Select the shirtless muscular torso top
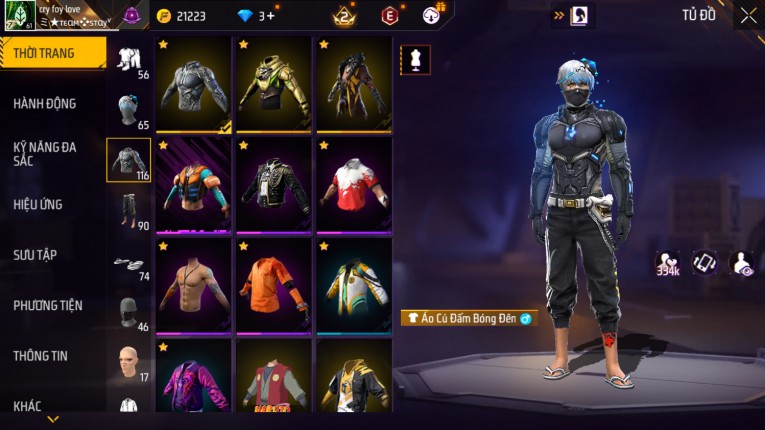 194,285
